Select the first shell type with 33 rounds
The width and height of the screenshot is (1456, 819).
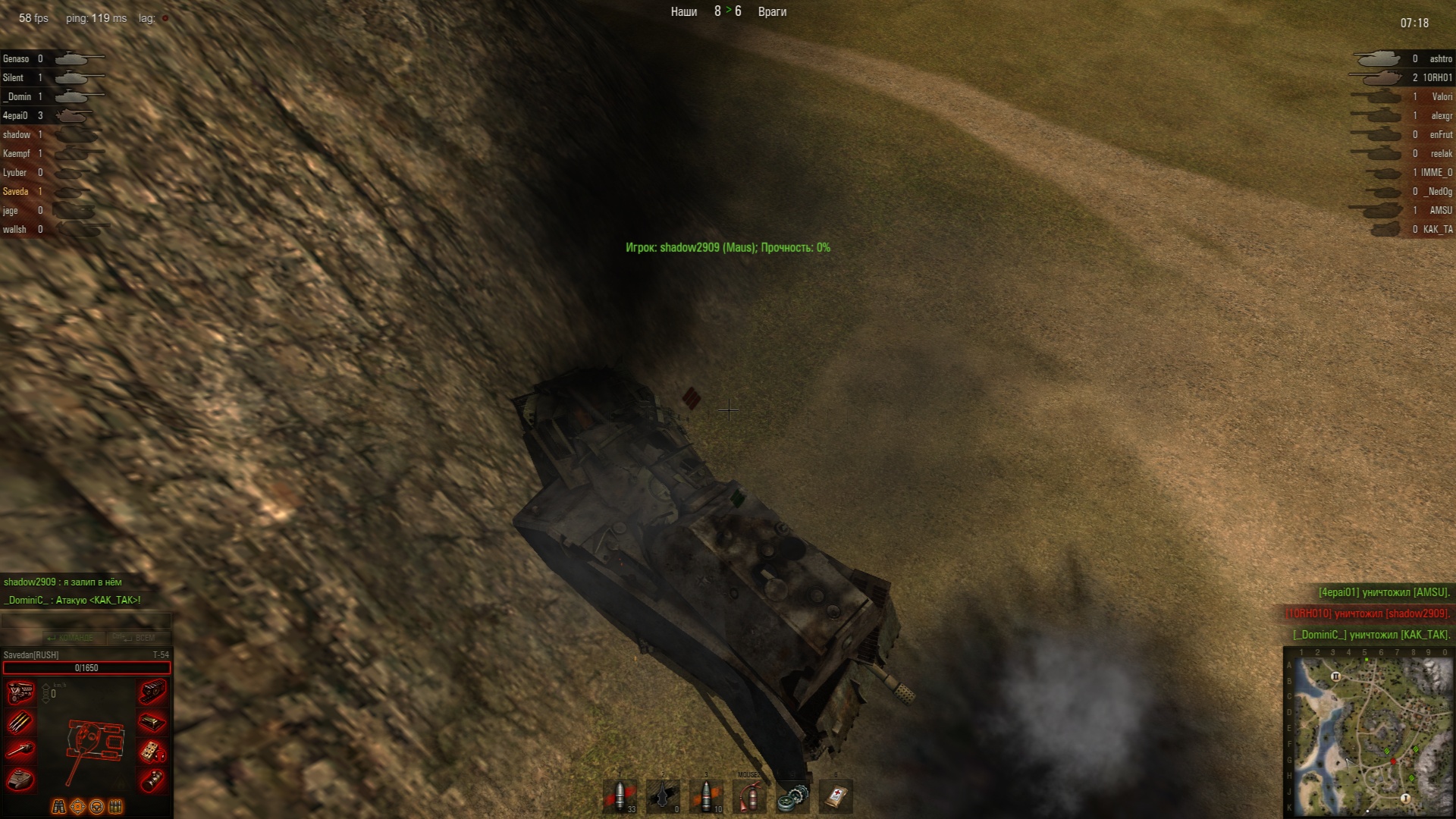[620, 797]
